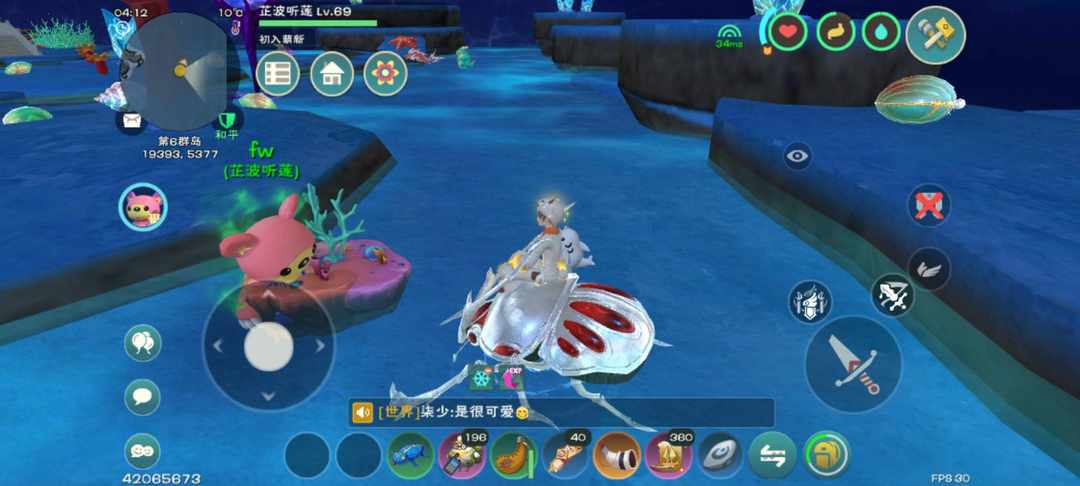The width and height of the screenshot is (1080, 486).
Task: Open the chat speech bubble
Action: (143, 397)
